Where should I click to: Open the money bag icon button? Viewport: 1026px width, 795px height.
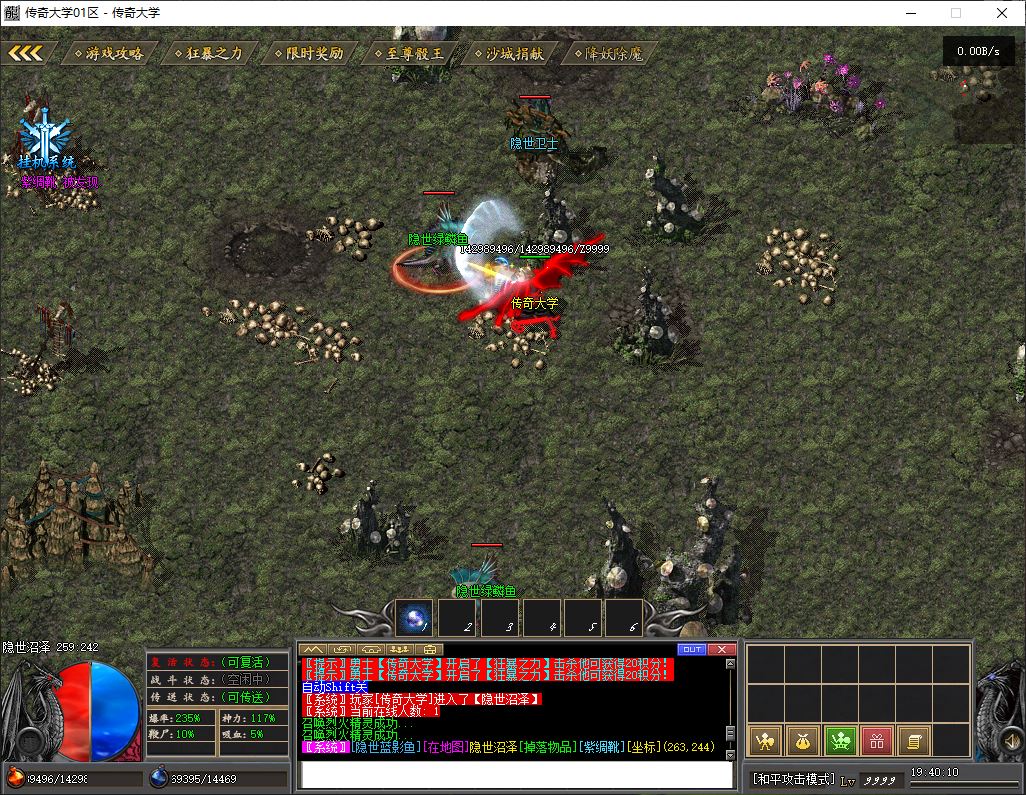802,741
